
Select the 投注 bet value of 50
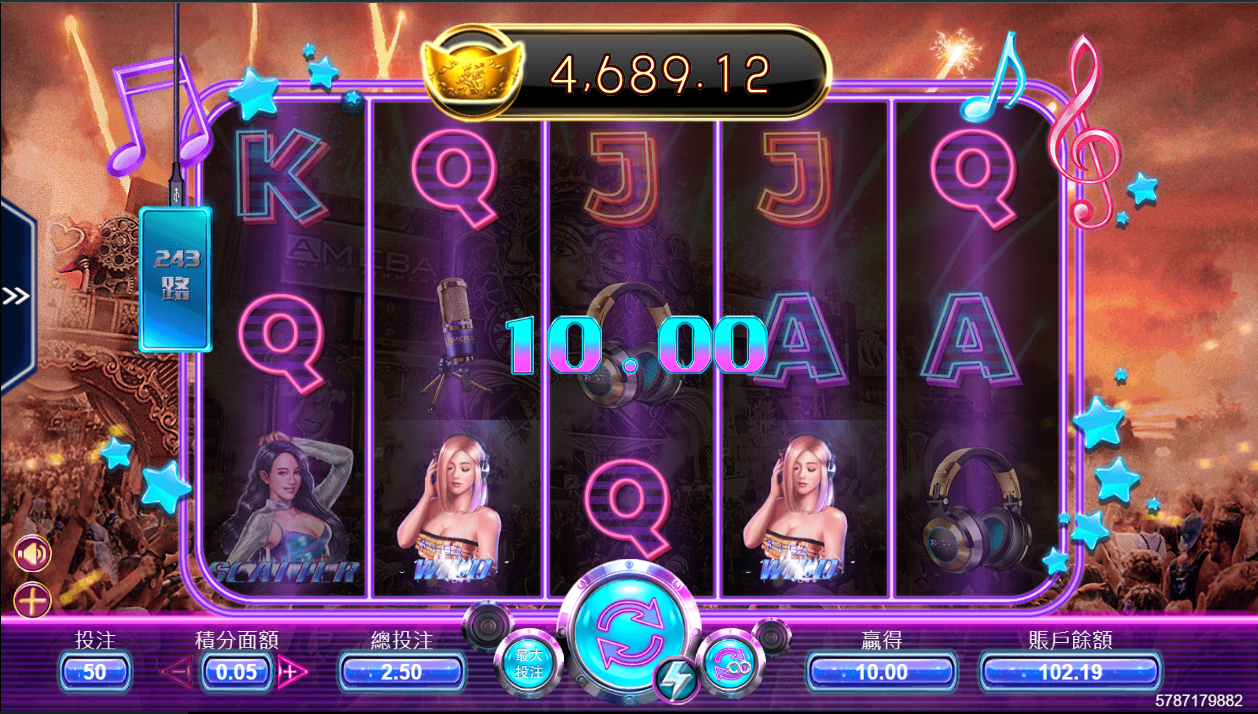click(95, 672)
